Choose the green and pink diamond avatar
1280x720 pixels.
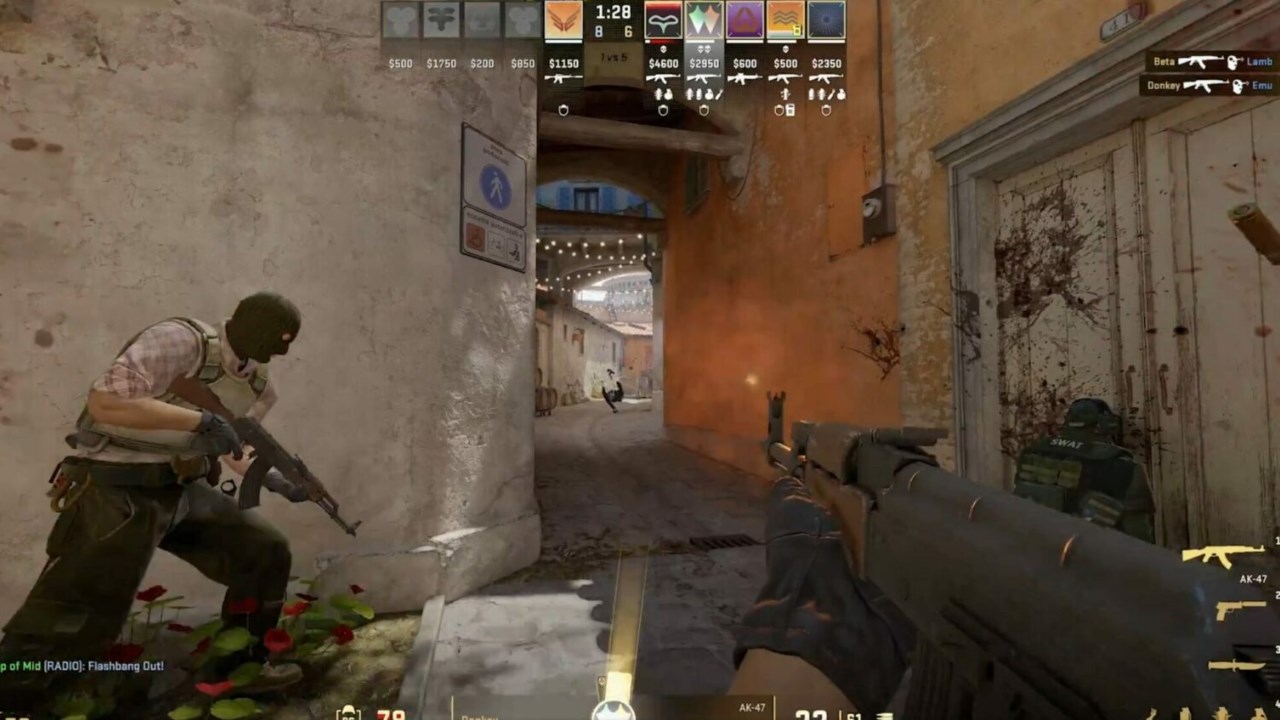(704, 21)
